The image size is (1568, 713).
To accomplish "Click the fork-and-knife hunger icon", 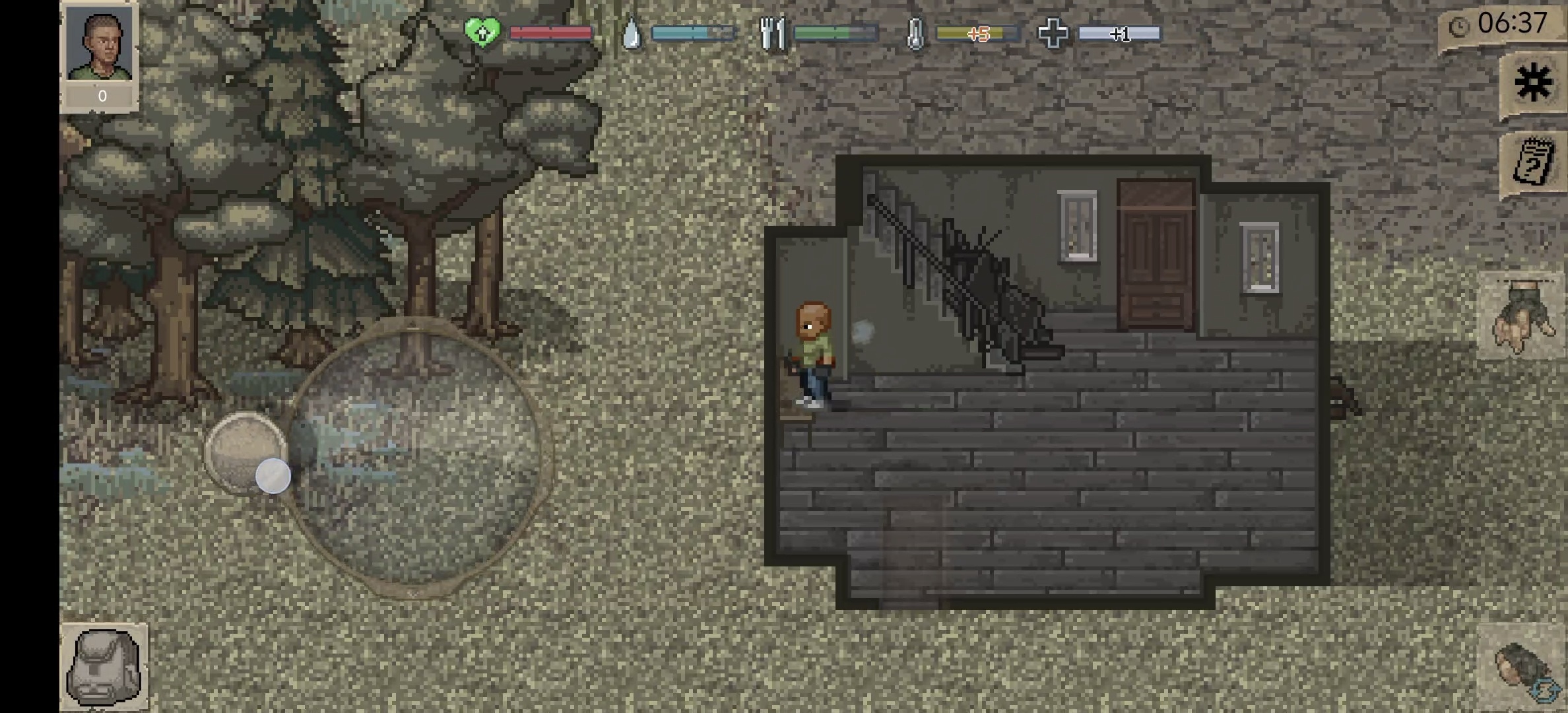I will pyautogui.click(x=772, y=31).
